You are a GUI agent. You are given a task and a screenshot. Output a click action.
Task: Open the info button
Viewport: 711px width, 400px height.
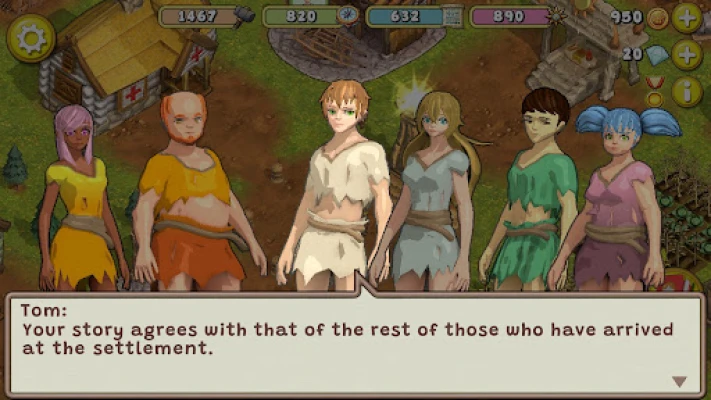[x=687, y=92]
